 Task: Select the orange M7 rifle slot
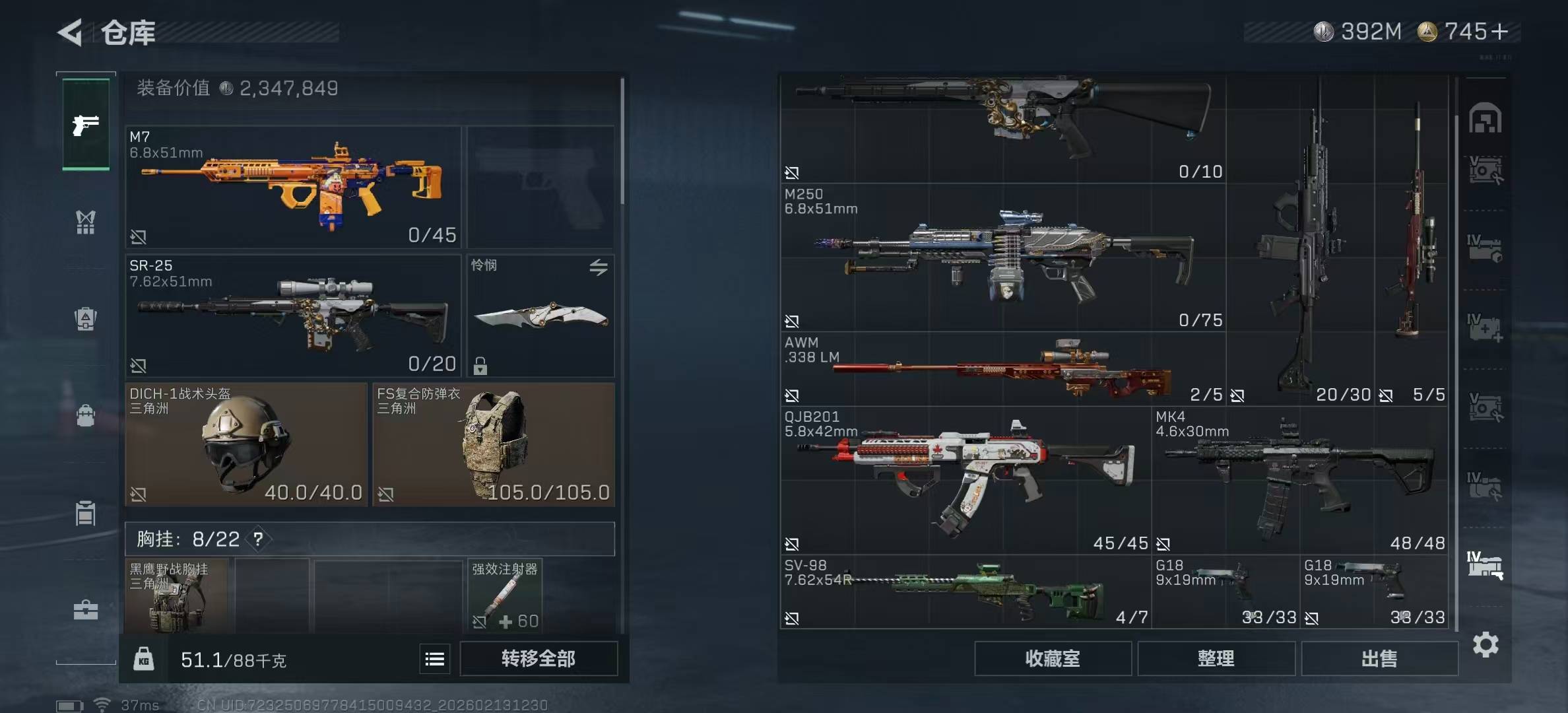[x=293, y=187]
